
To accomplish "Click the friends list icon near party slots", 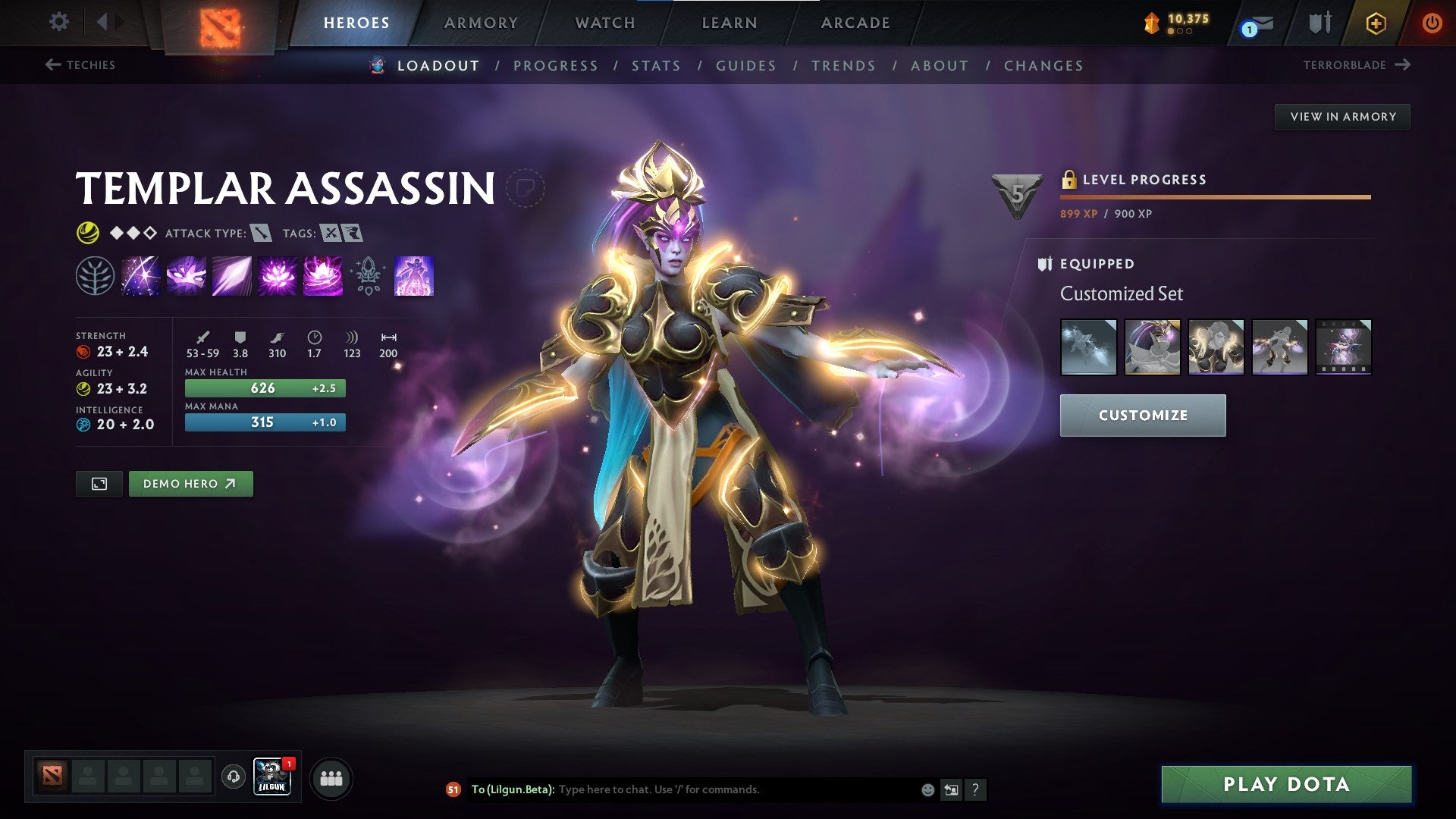I will point(330,777).
